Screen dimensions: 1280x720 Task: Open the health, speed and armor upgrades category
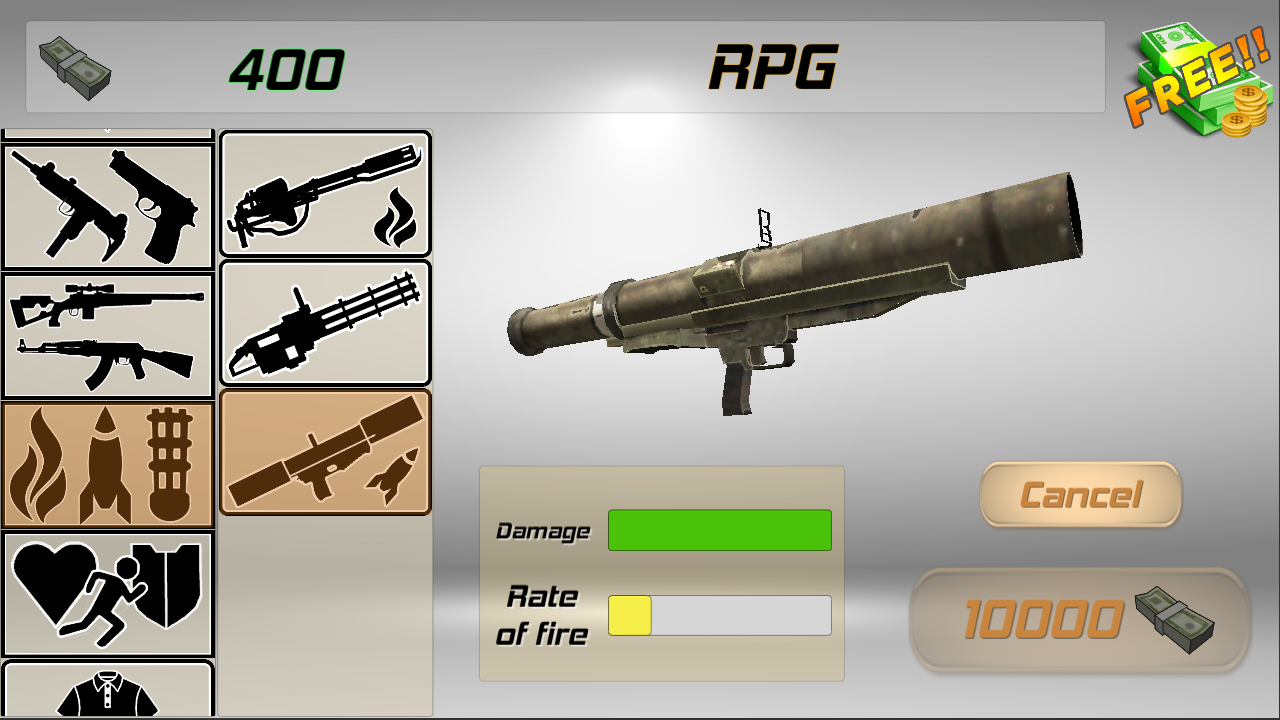click(x=107, y=594)
